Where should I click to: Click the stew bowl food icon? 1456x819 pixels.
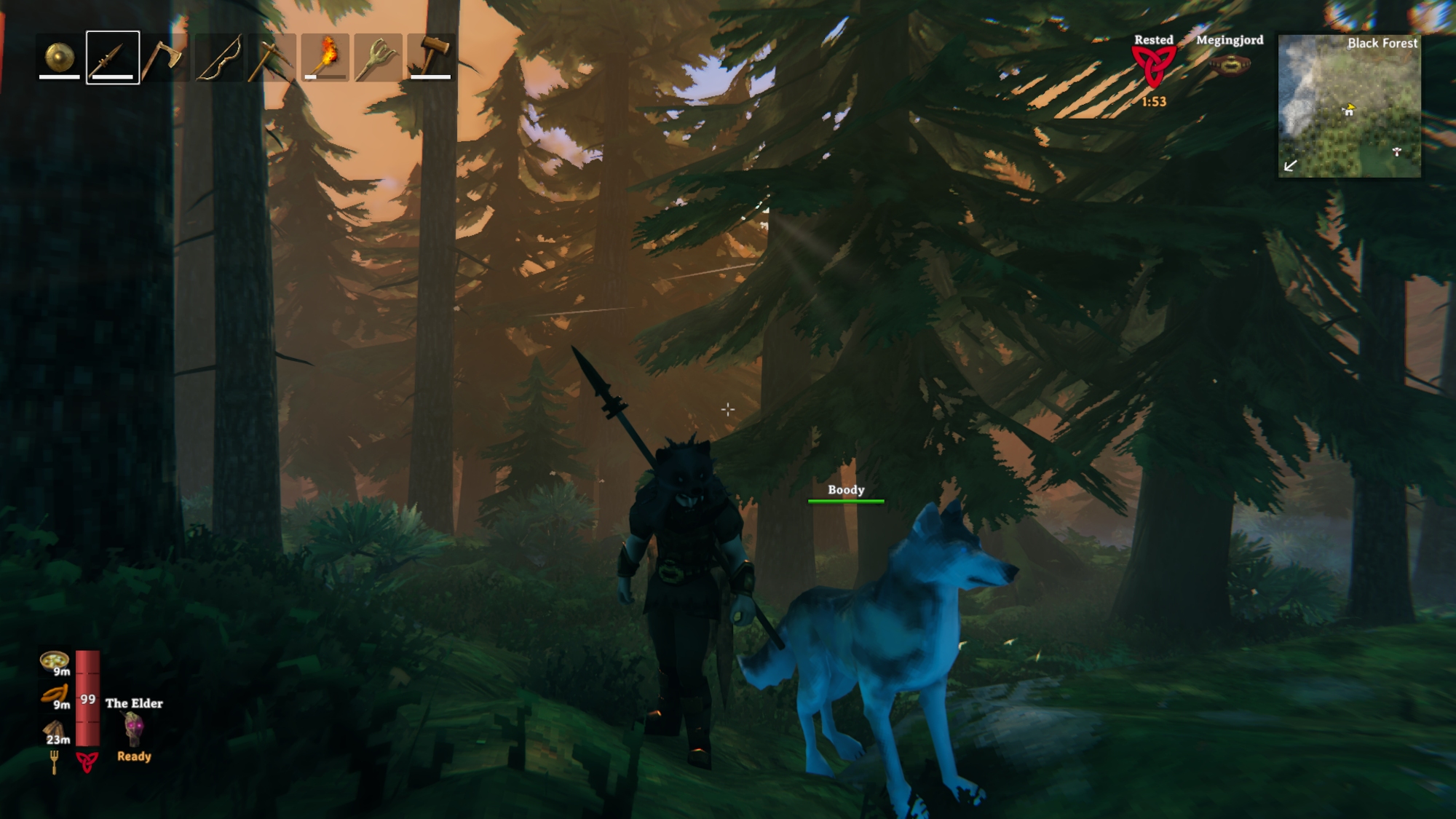tap(54, 660)
